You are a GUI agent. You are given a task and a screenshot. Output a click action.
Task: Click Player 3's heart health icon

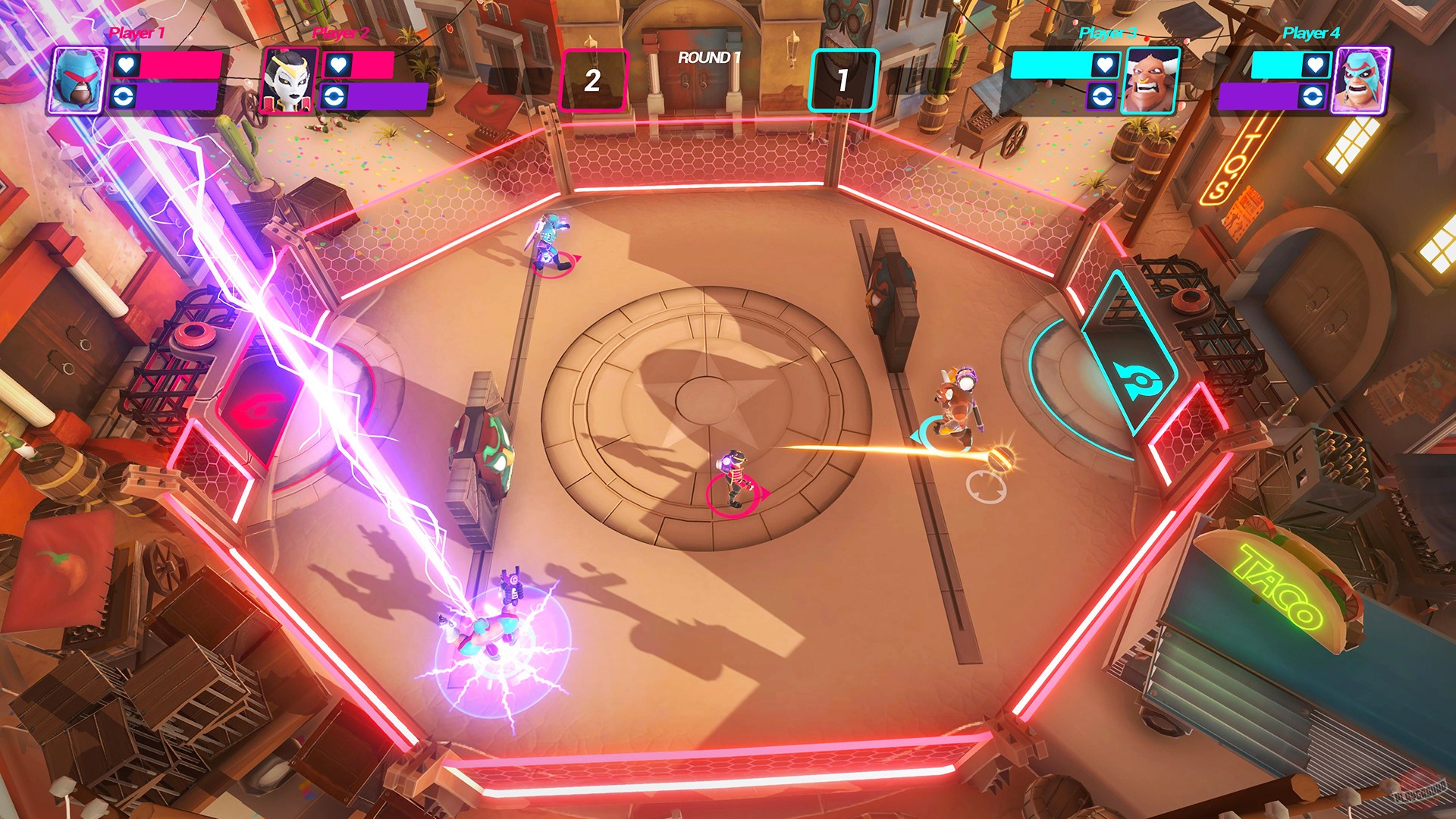coord(1105,64)
